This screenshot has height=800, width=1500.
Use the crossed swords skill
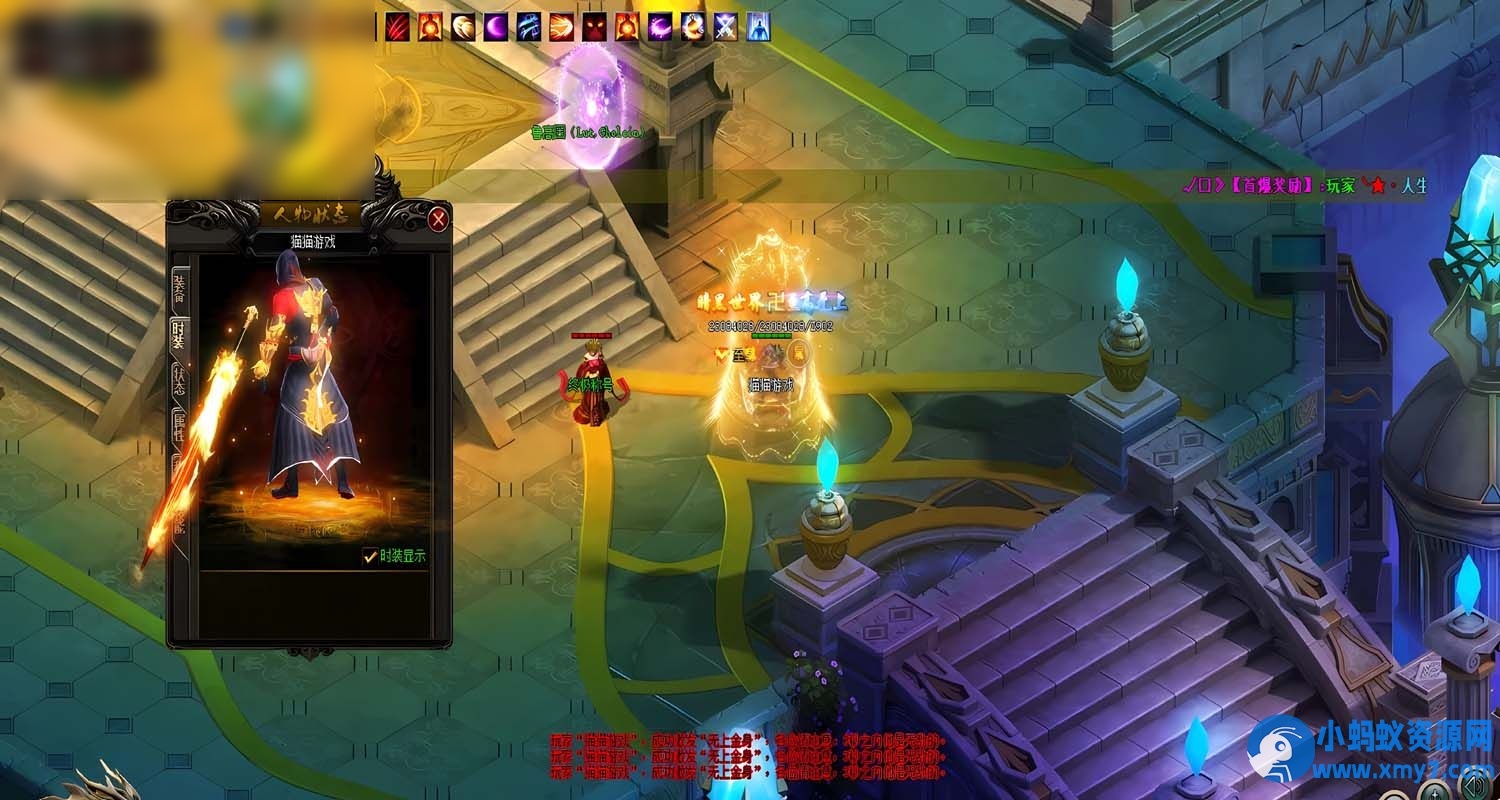click(725, 27)
